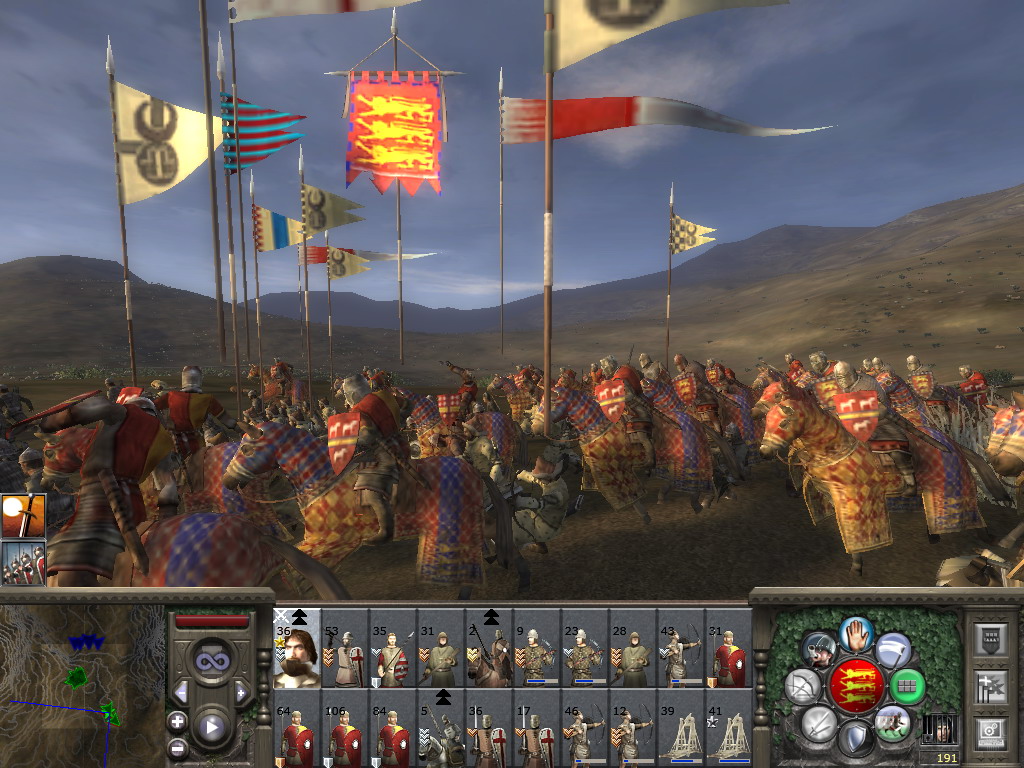The image size is (1024, 768).
Task: Activate the horn-blowing rally ability
Action: (819, 649)
